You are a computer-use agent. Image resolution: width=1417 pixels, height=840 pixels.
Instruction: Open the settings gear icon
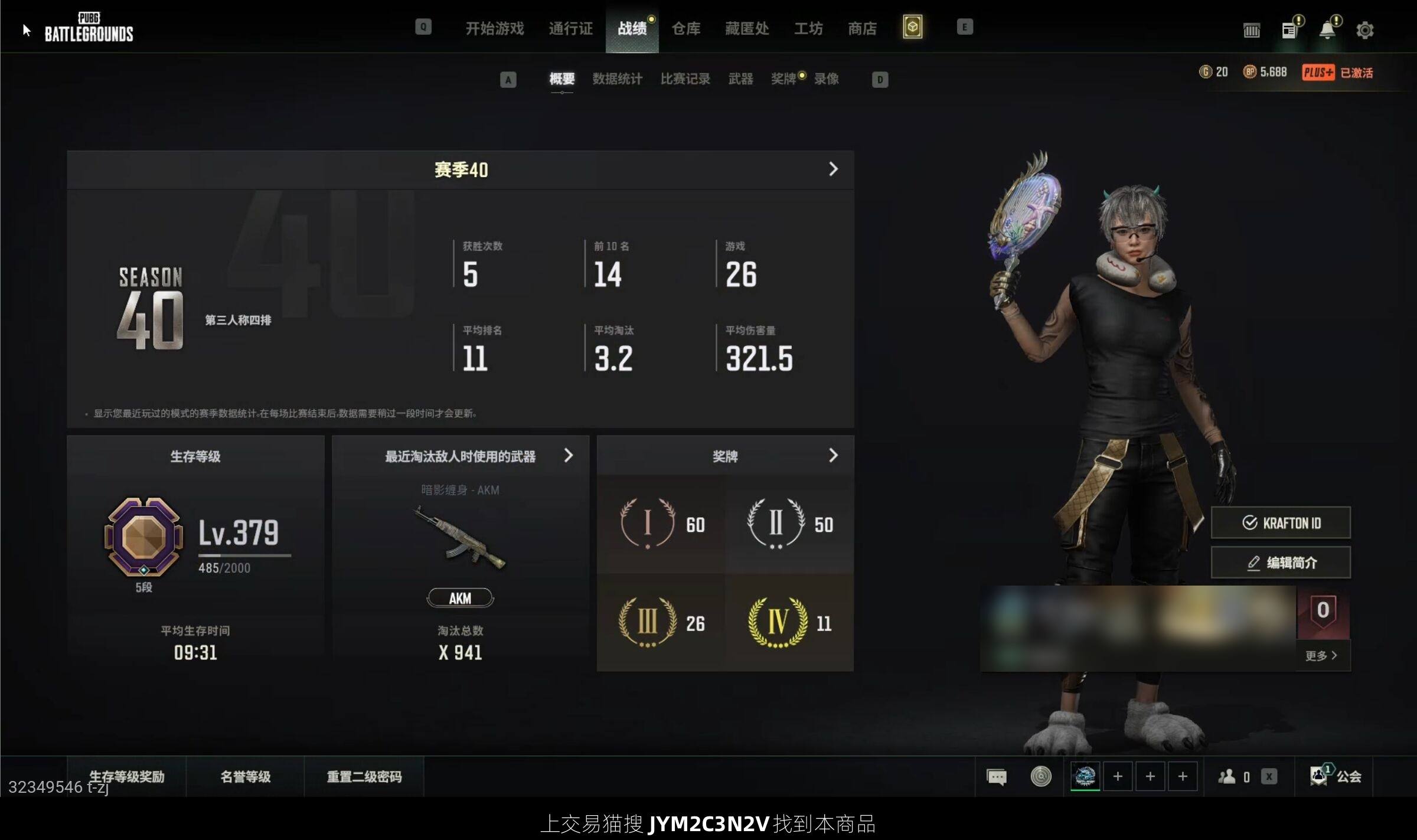tap(1364, 30)
